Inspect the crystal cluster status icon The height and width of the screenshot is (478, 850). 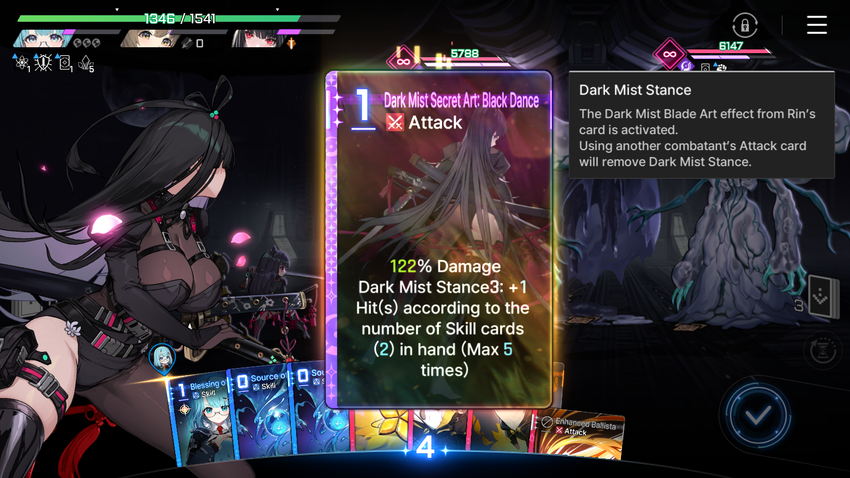click(87, 63)
